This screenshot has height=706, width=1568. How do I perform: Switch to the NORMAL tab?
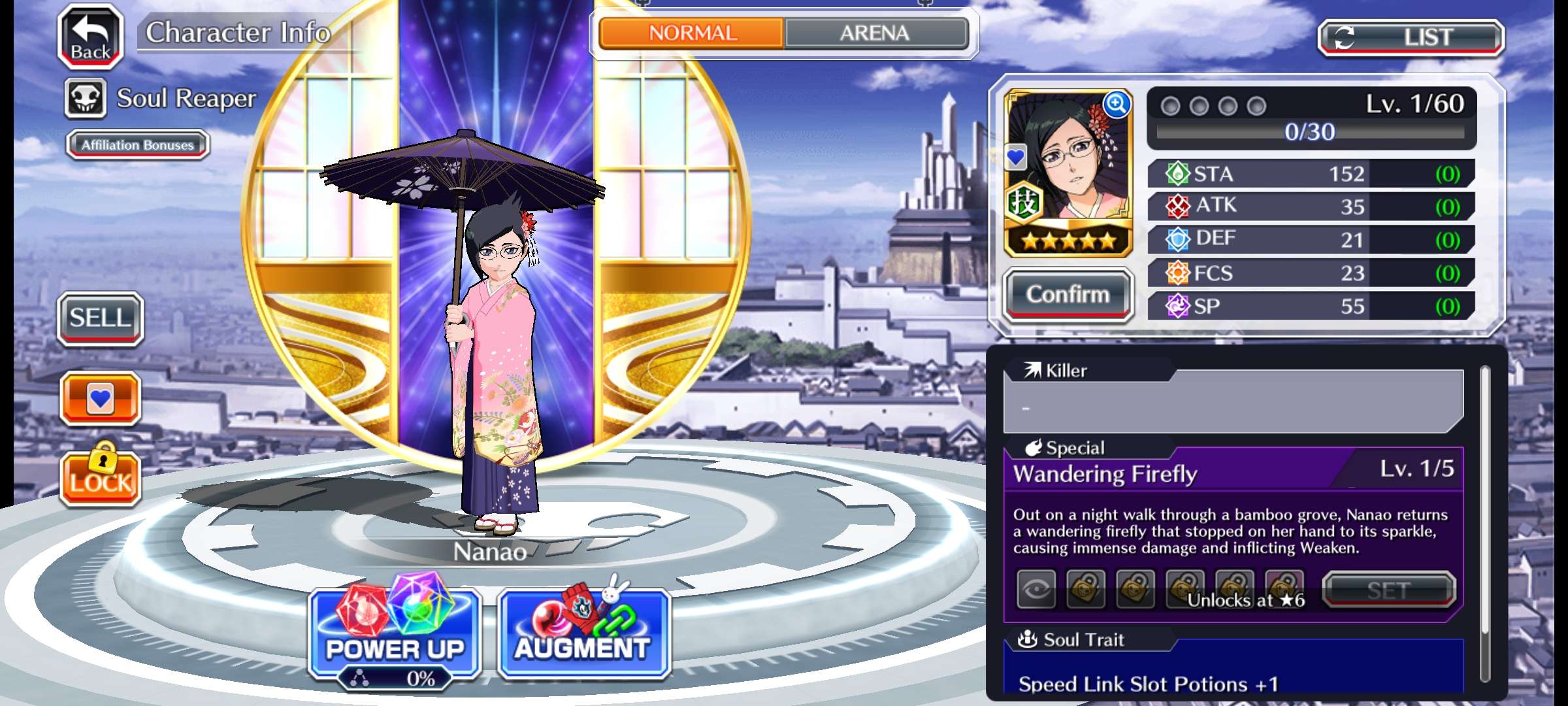coord(692,33)
